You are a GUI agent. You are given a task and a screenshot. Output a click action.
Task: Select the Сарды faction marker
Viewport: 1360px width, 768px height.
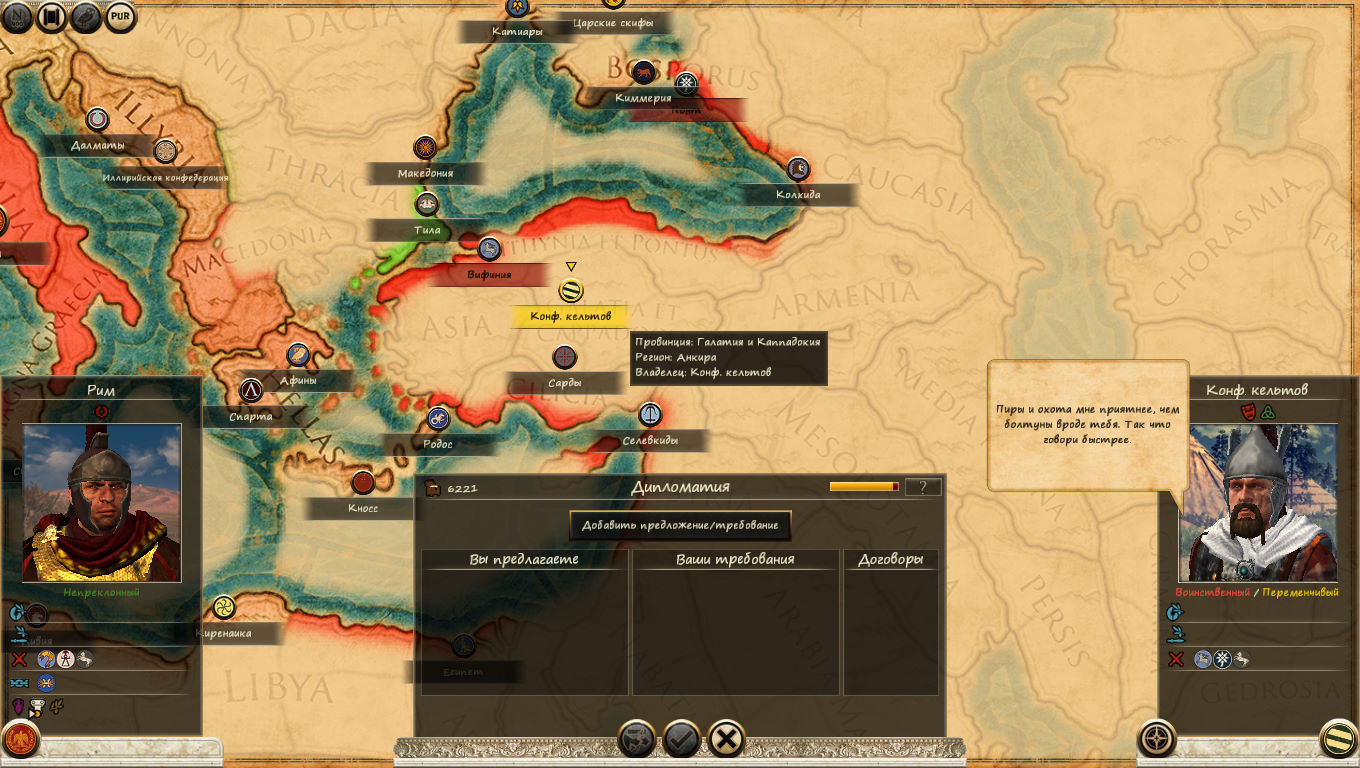tap(565, 357)
